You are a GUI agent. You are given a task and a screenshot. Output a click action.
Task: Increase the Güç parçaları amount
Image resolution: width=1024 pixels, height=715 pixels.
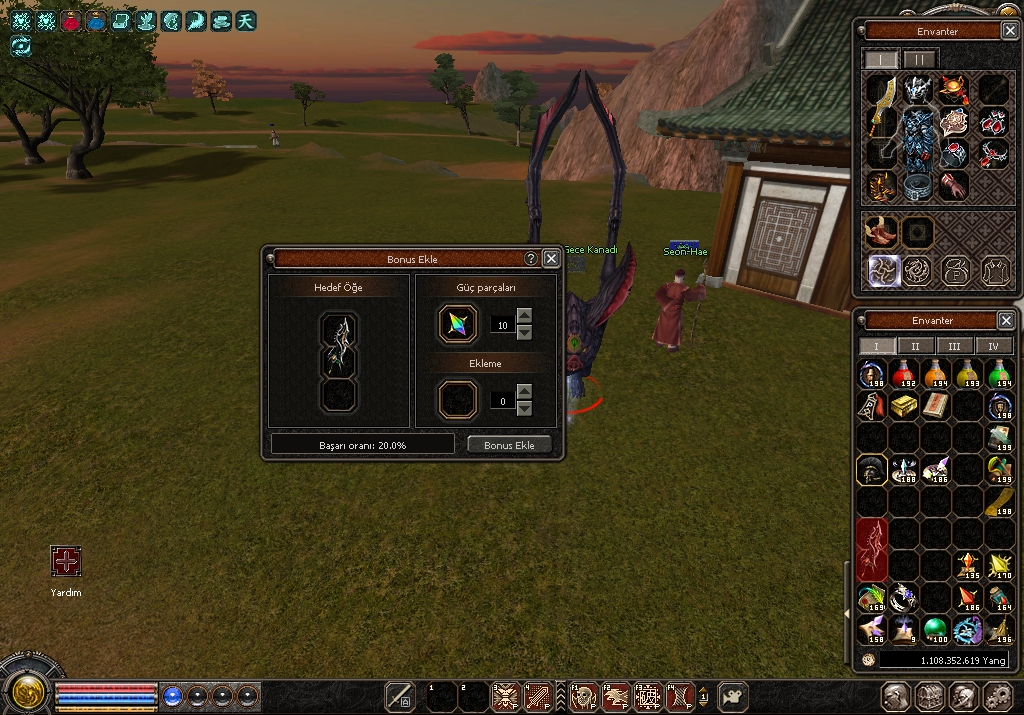pos(524,317)
